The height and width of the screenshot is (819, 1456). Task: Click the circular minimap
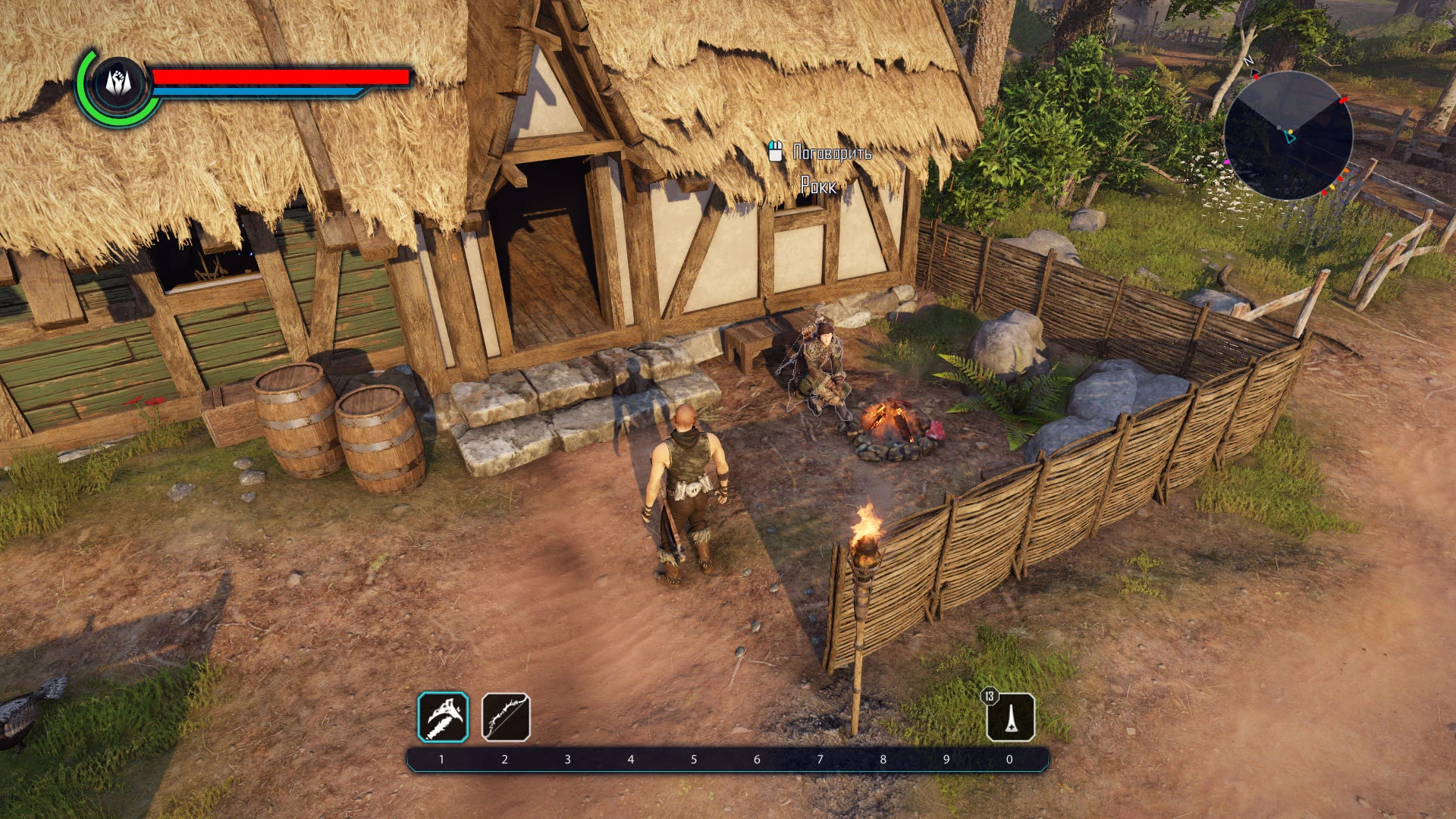pos(1288,136)
